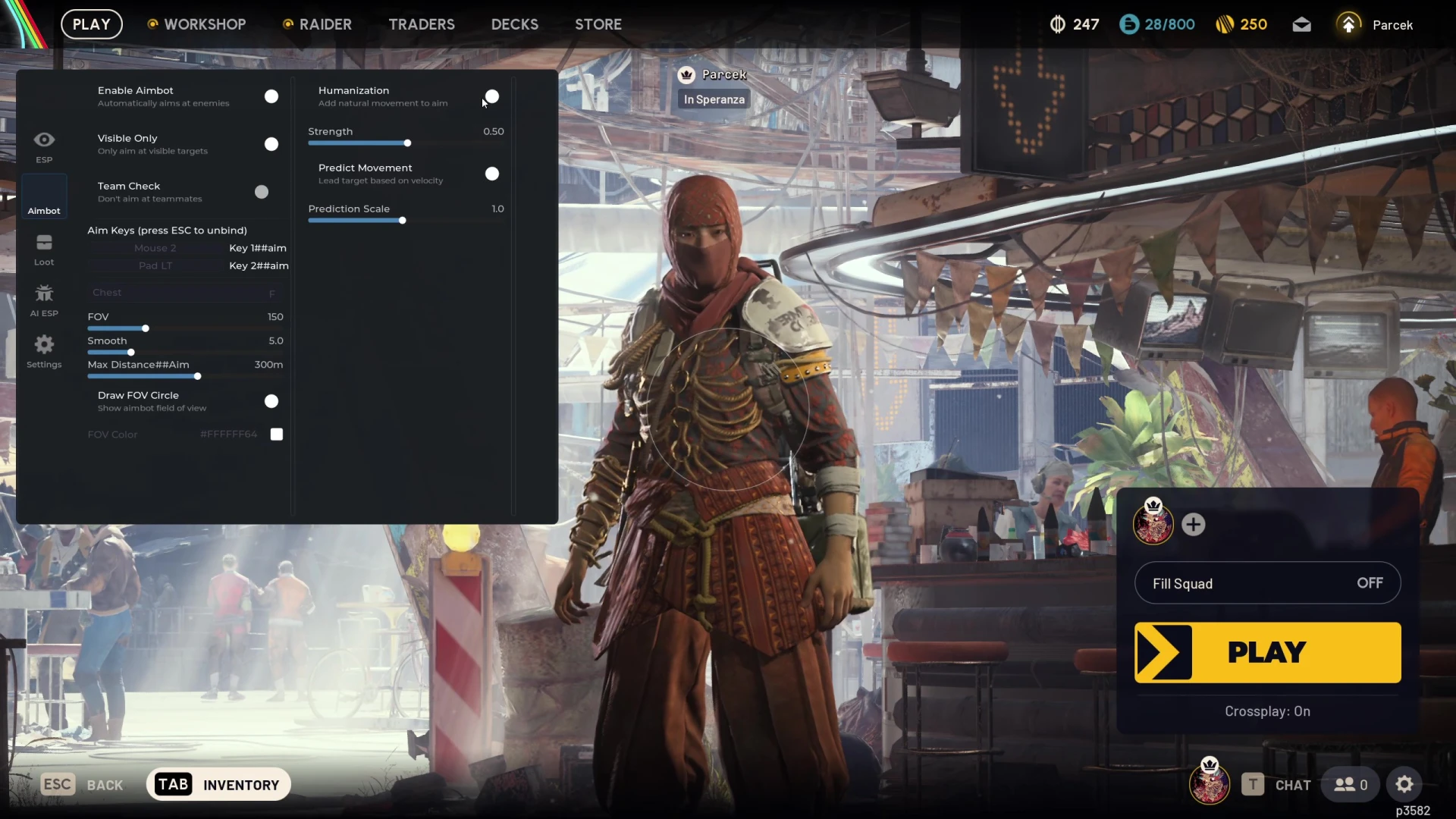Add a squad member with plus button
The image size is (1456, 819).
1194,524
